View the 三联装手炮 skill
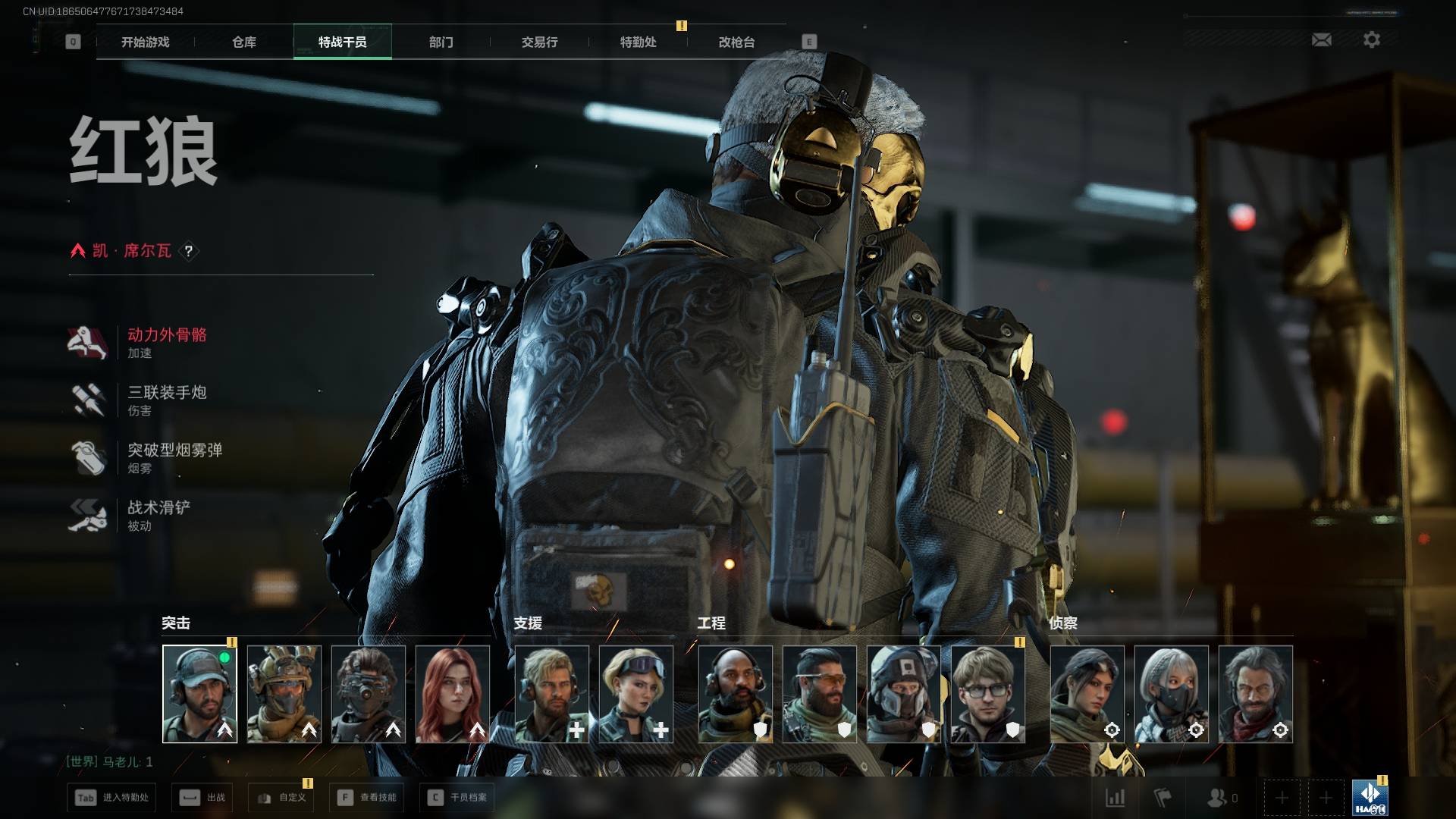The image size is (1456, 819). tap(166, 400)
